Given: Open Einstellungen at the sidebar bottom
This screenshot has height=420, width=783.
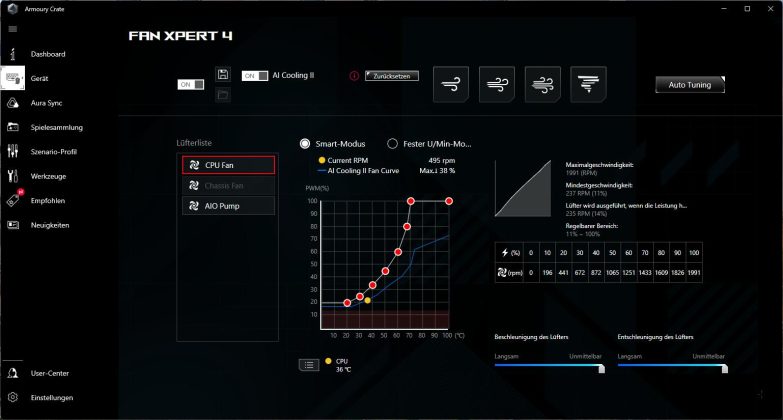Looking at the screenshot, I should coord(52,397).
